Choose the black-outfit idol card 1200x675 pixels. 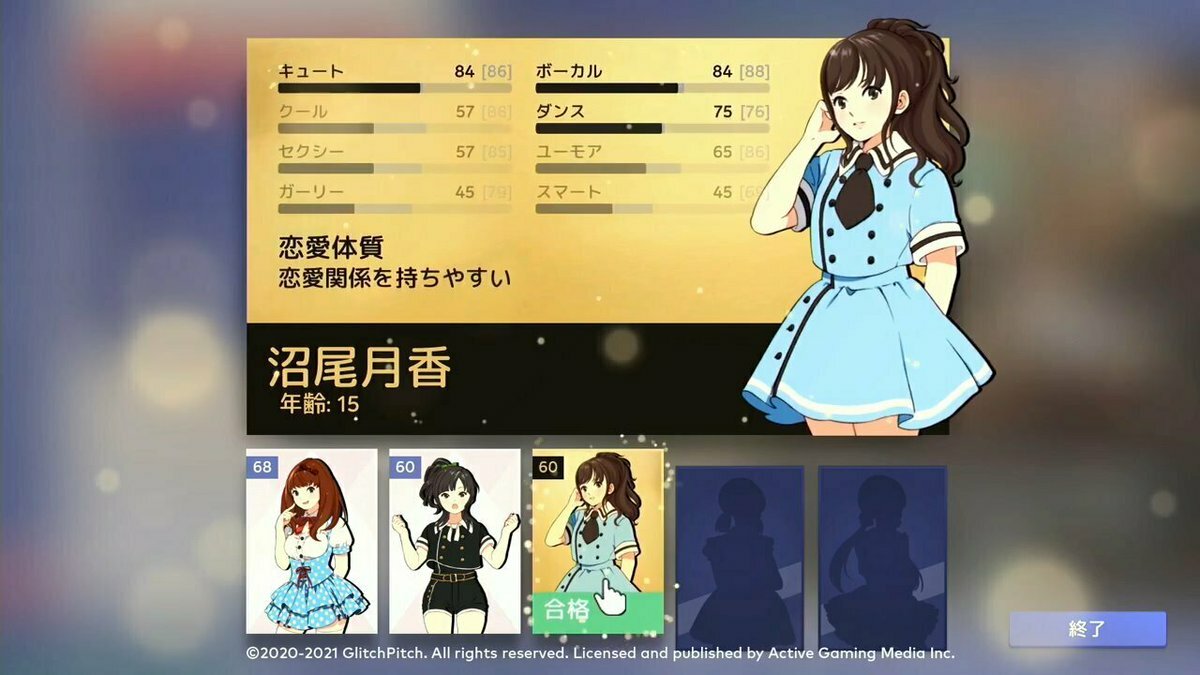454,541
